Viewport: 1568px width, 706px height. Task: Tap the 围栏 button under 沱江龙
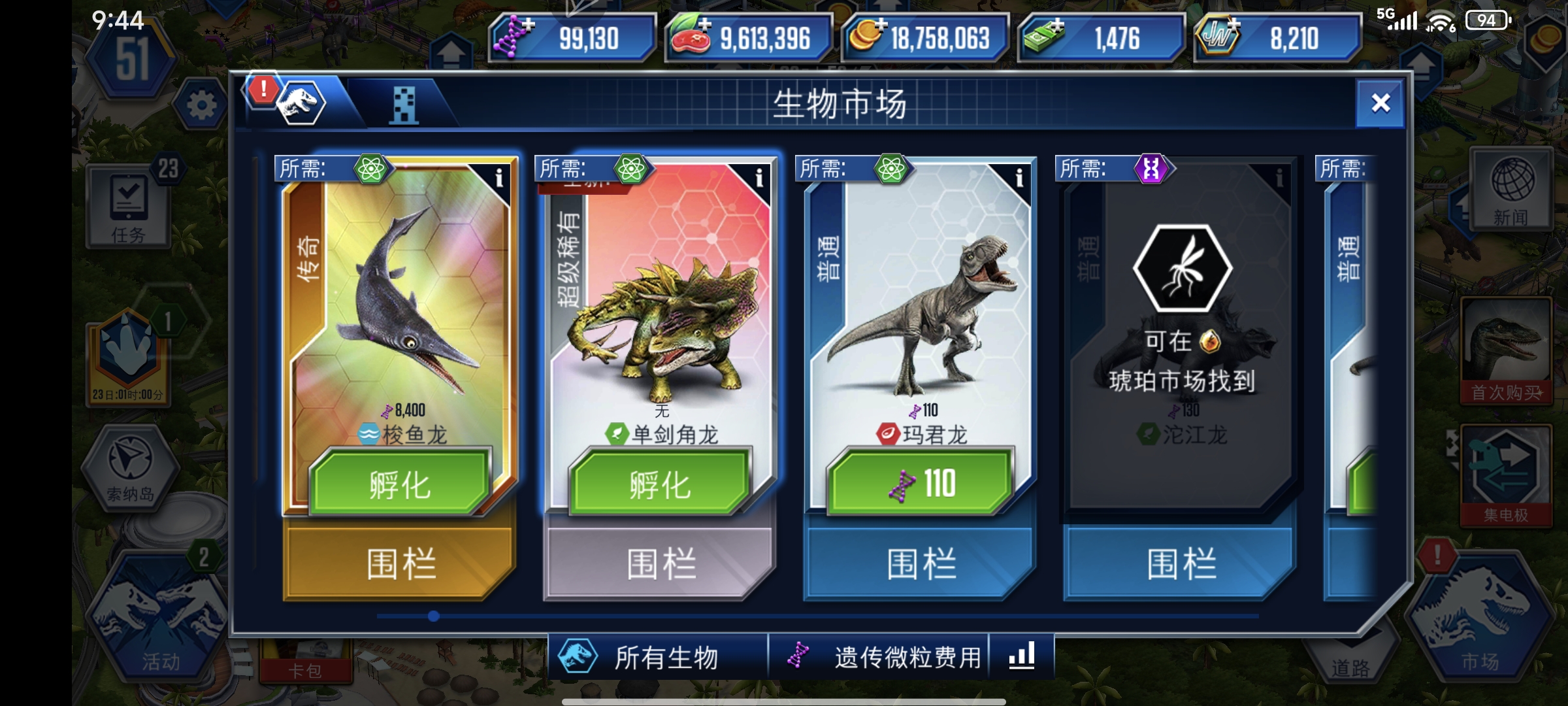(x=1181, y=561)
